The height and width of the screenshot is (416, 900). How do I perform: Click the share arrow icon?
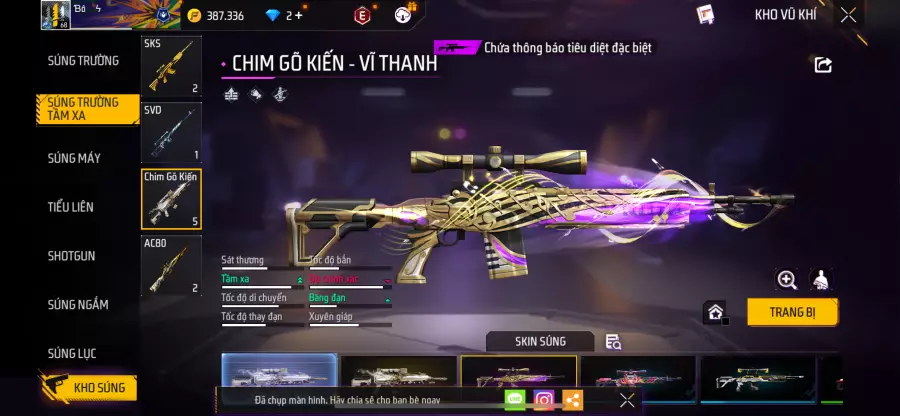(823, 65)
